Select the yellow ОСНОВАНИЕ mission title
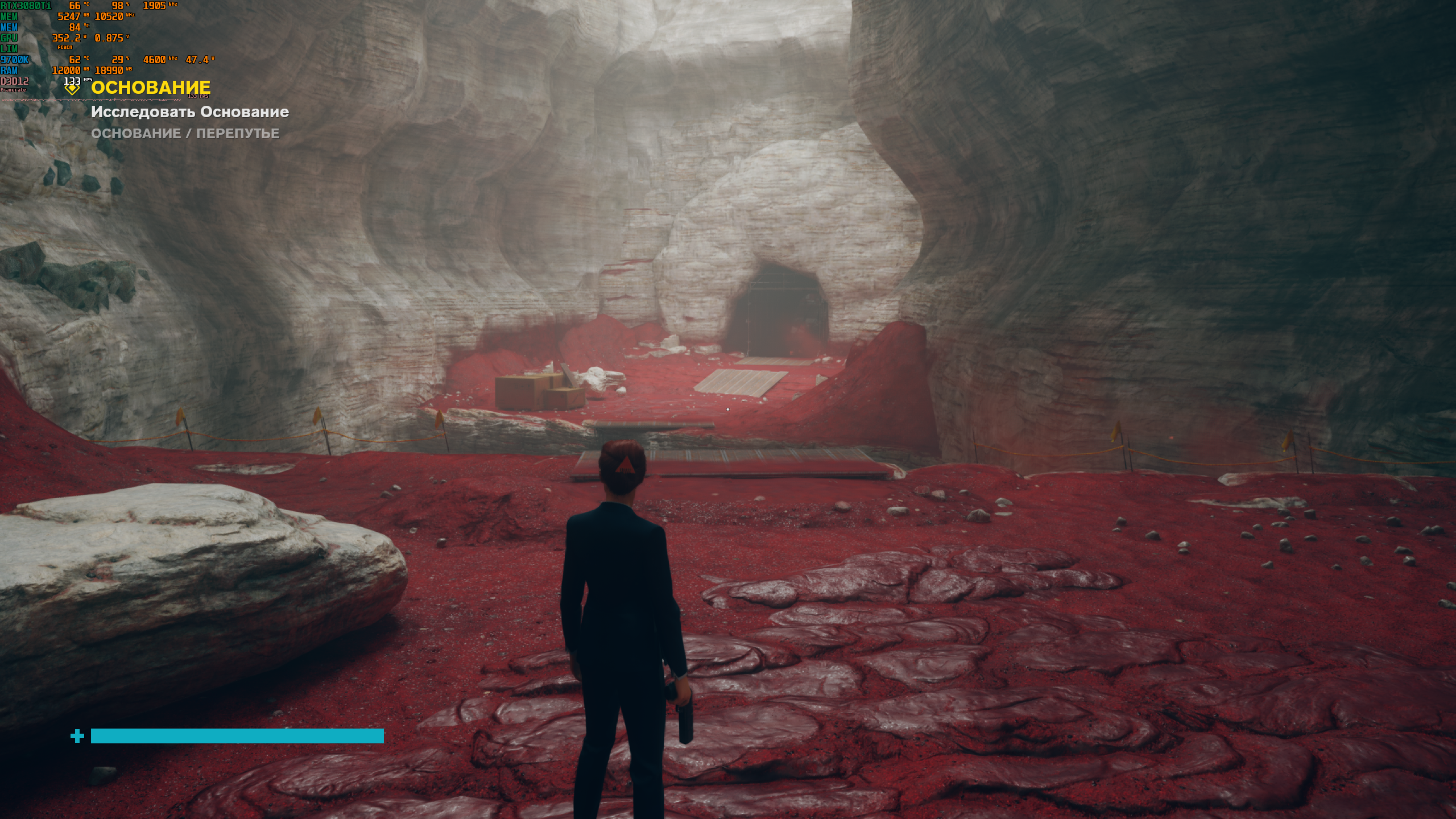Screen dimensions: 1456x819 pyautogui.click(x=151, y=88)
